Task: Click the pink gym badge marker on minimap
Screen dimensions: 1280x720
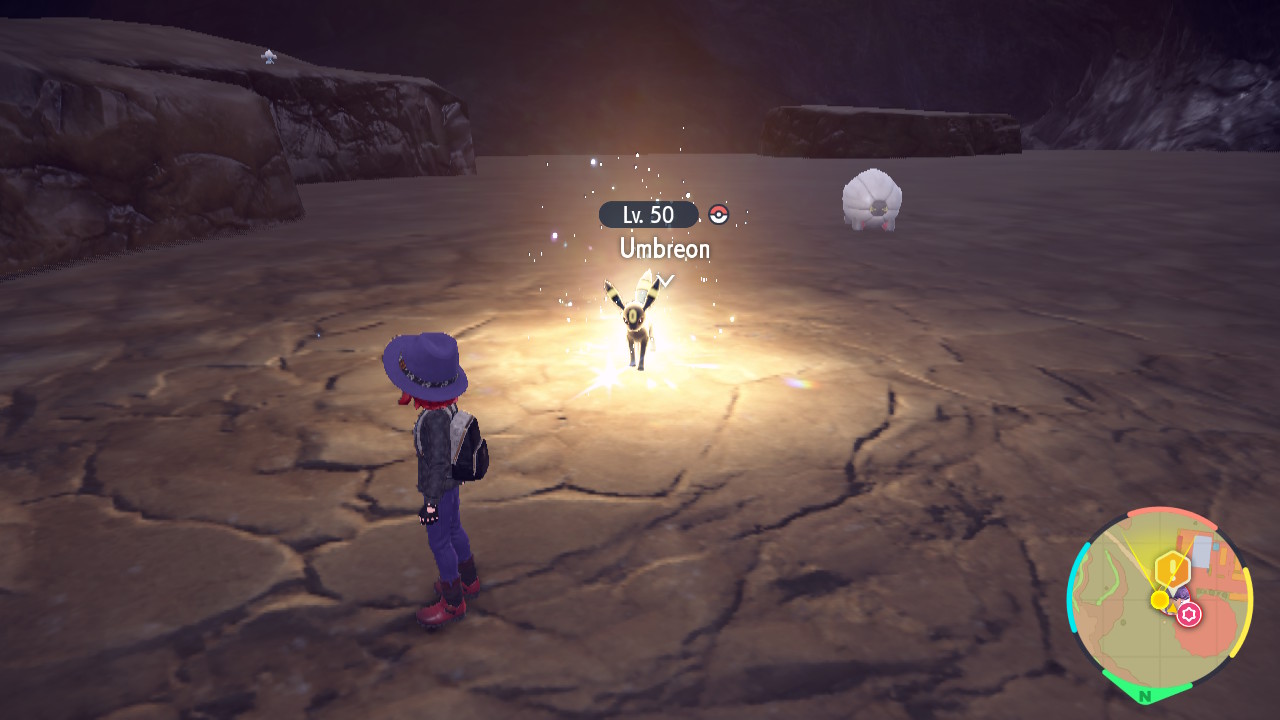Action: click(x=1188, y=613)
